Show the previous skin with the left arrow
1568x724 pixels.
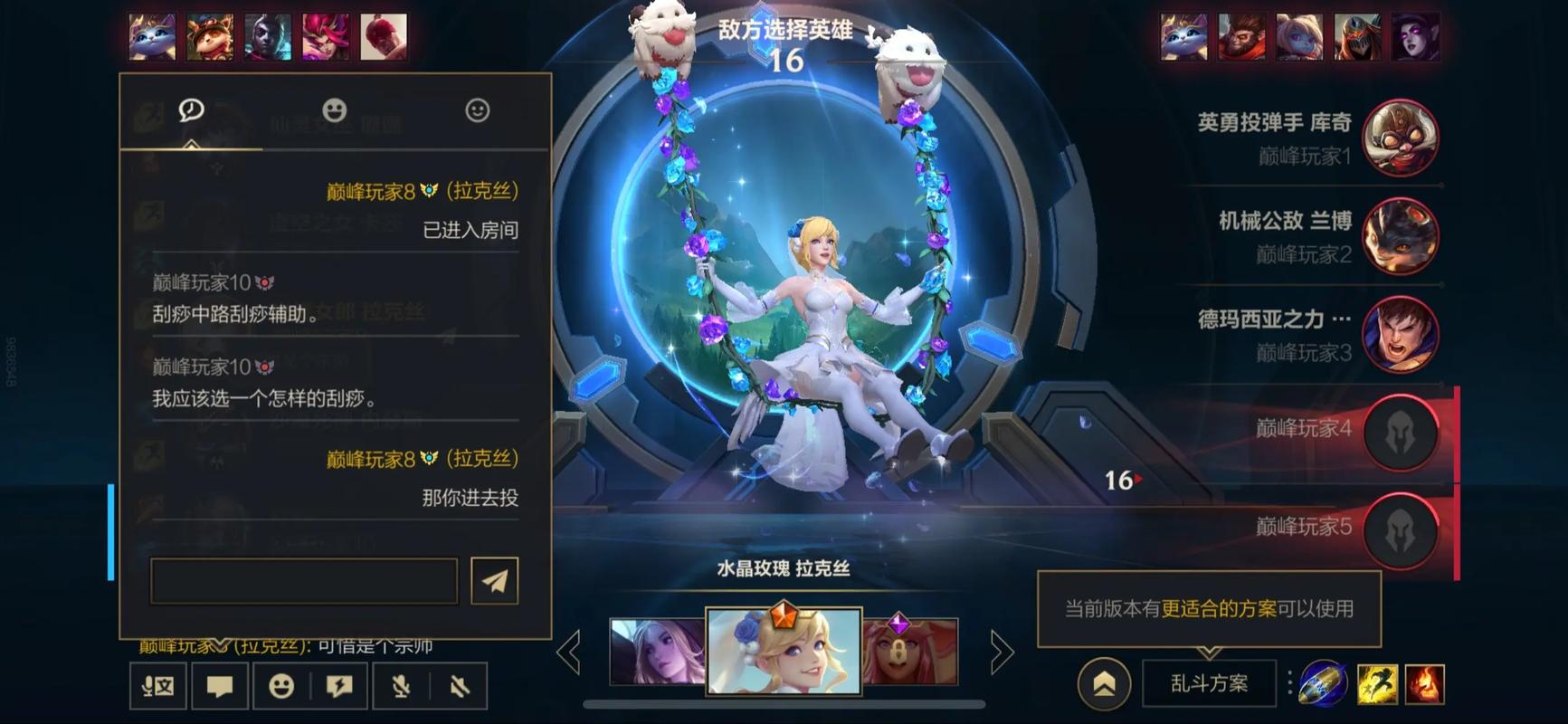[568, 652]
